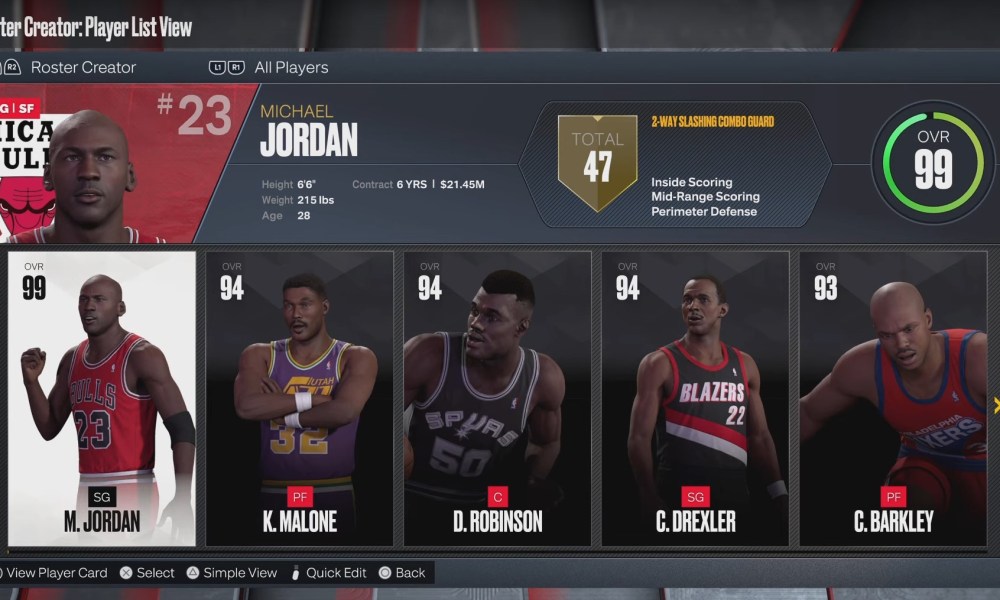Click the View Player Card option
Screen dimensions: 1000x600
(x=56, y=573)
